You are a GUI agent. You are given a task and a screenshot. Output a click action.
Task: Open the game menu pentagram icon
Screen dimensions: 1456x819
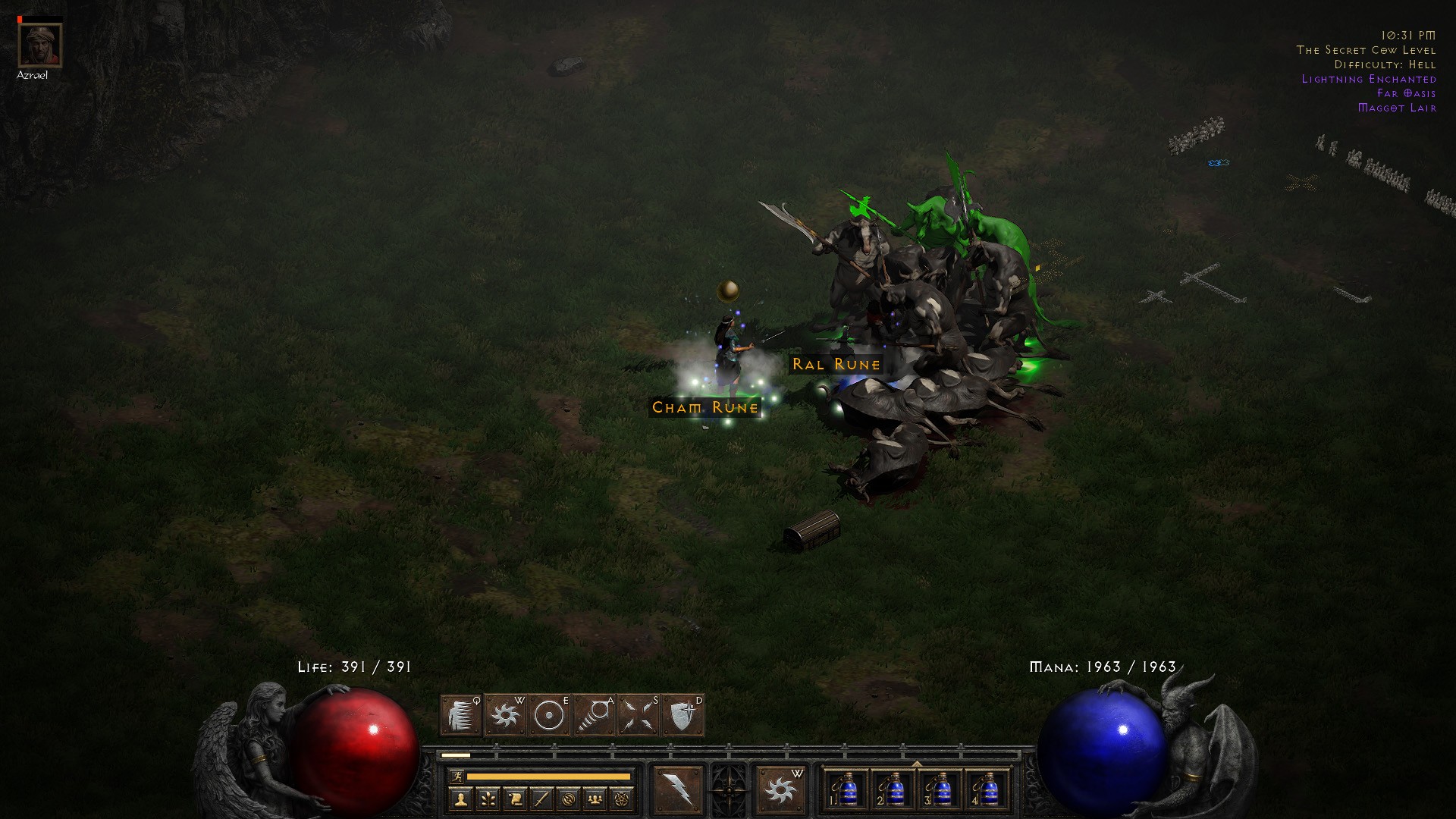click(623, 799)
